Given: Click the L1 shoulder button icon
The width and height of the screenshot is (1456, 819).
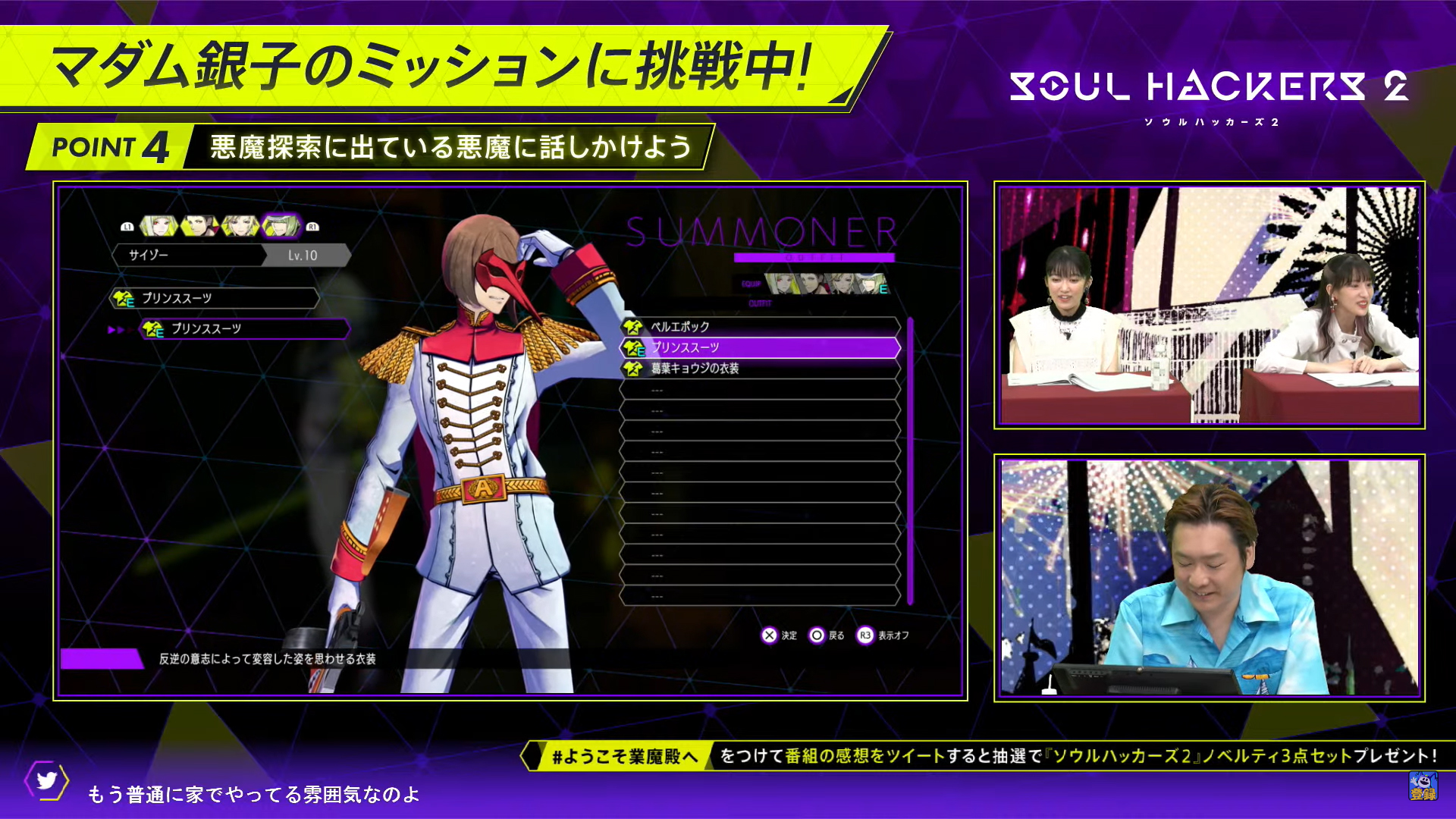Looking at the screenshot, I should pos(127,225).
